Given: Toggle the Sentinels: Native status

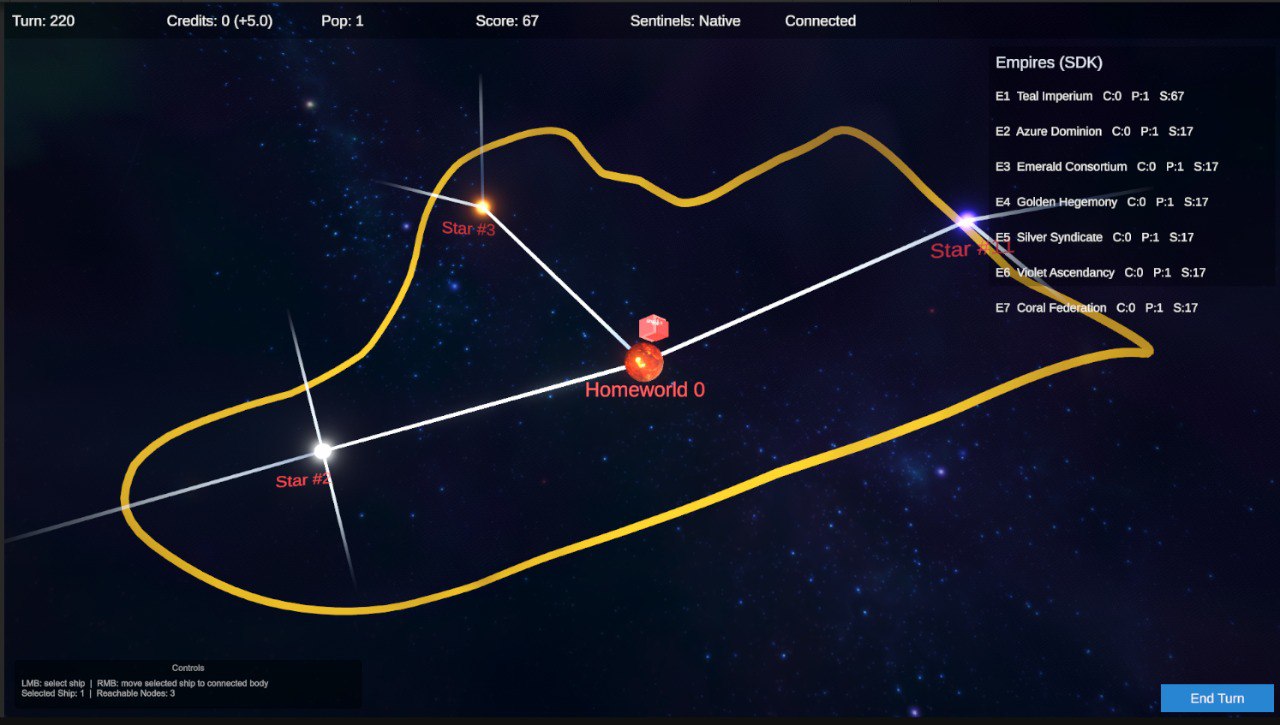Looking at the screenshot, I should 685,20.
